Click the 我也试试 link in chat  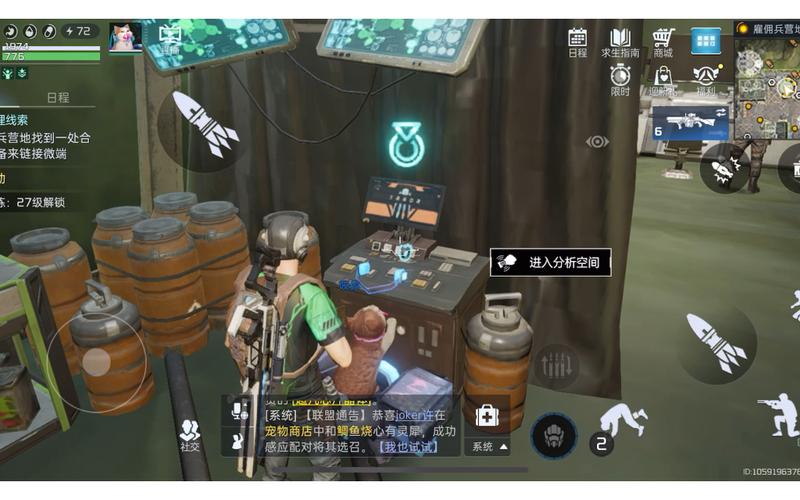click(x=408, y=446)
